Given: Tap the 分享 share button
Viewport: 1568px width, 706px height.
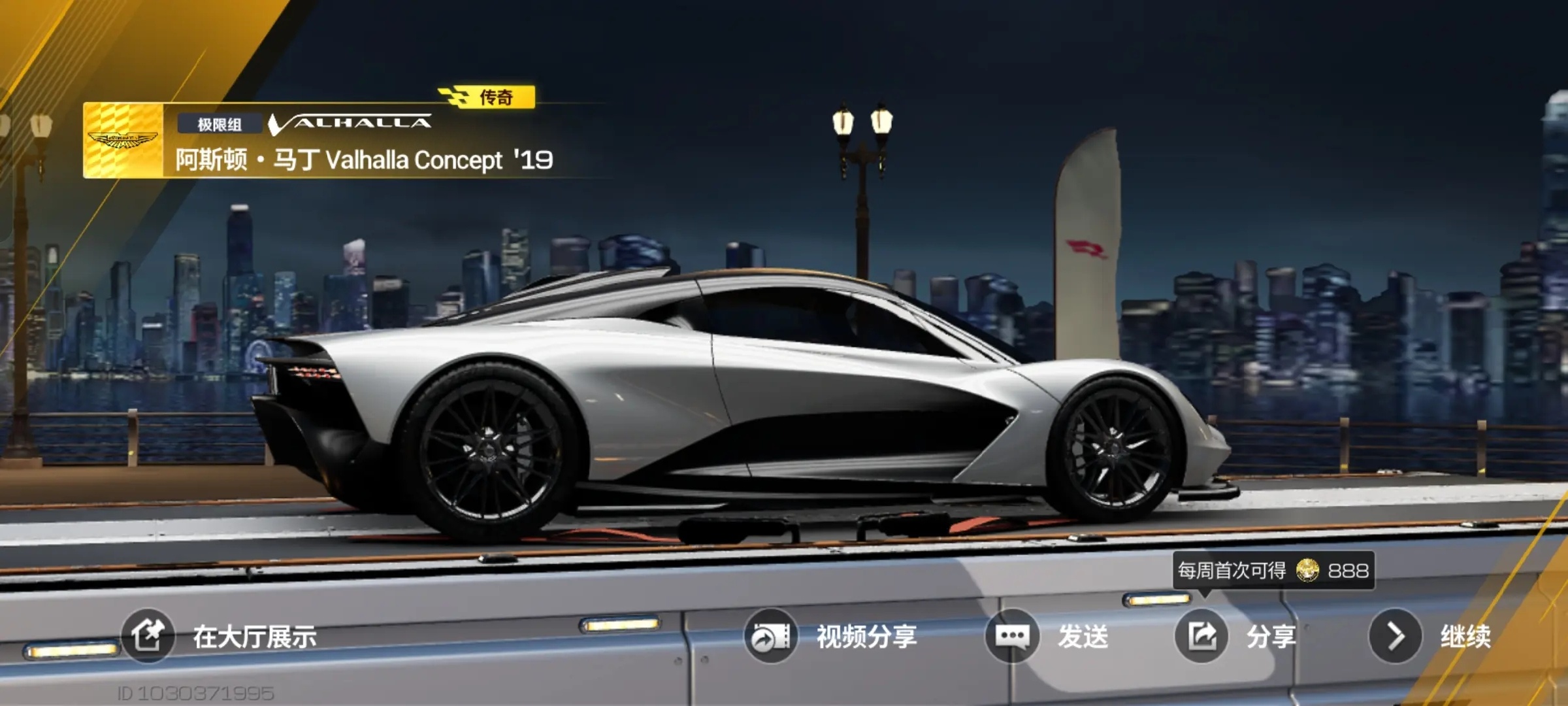Looking at the screenshot, I should coord(1201,636).
